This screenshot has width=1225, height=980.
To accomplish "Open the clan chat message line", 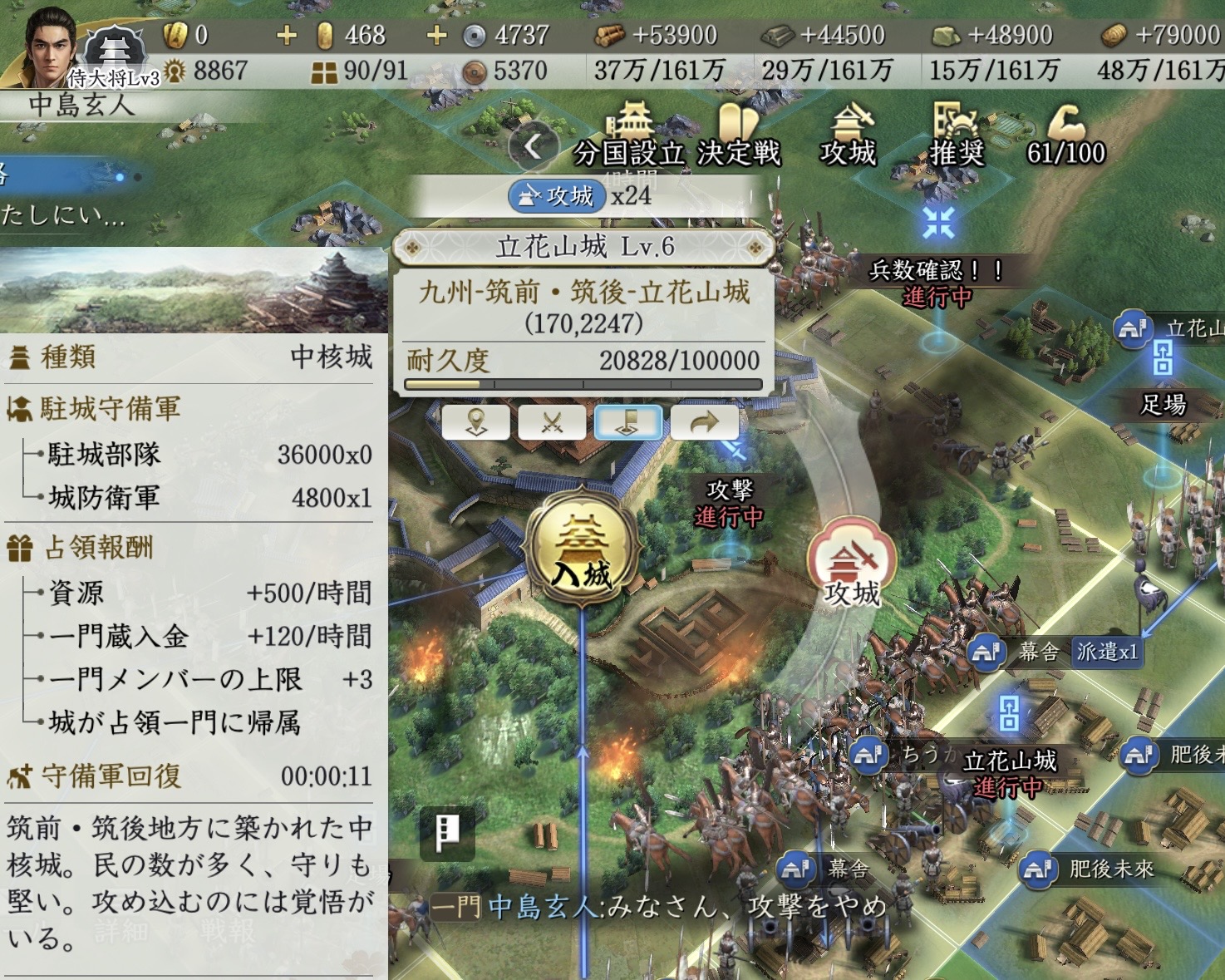I will pos(657,907).
